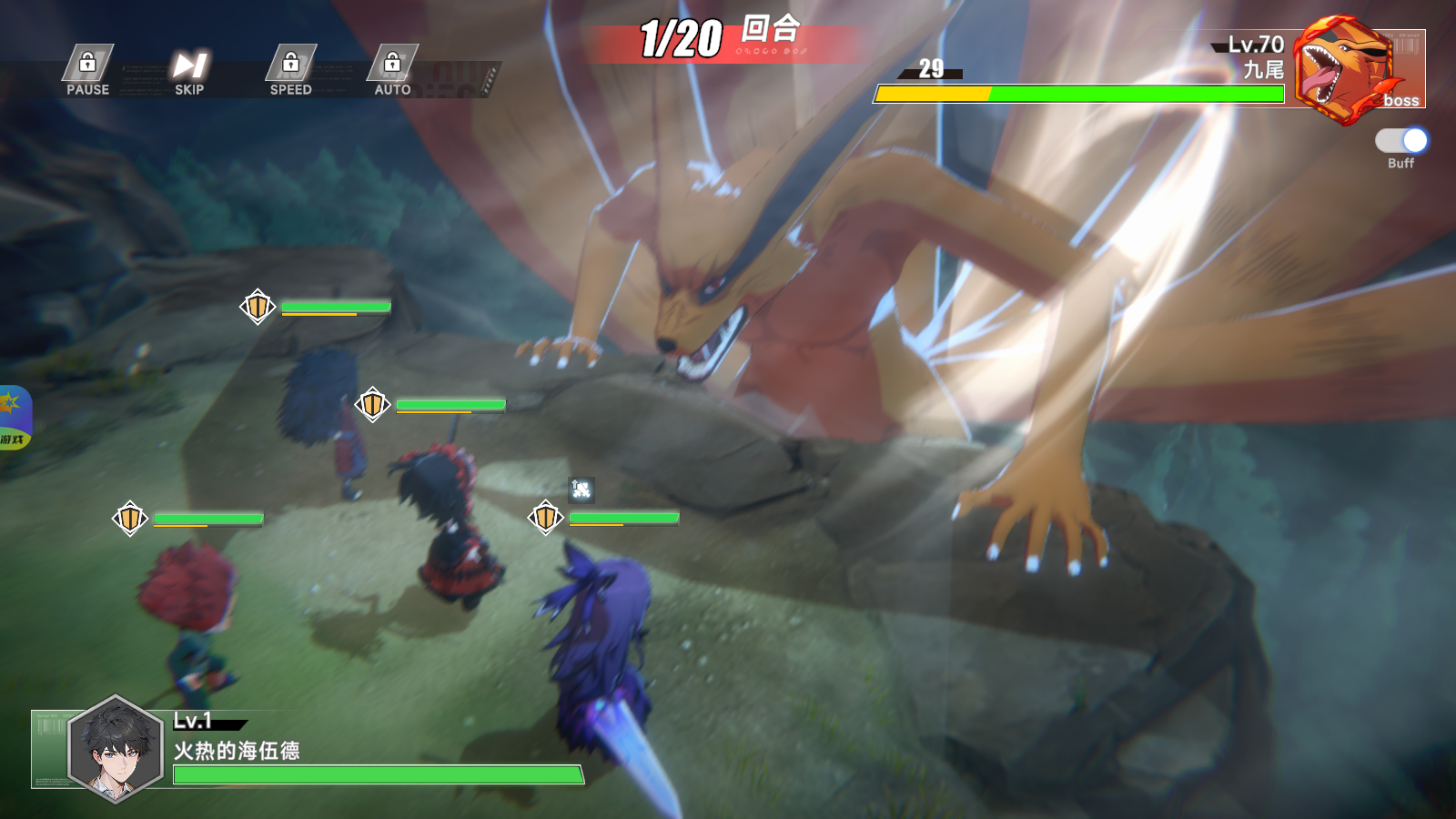
Task: Click the buff status icon above the purple-haired unit
Action: pyautogui.click(x=581, y=490)
